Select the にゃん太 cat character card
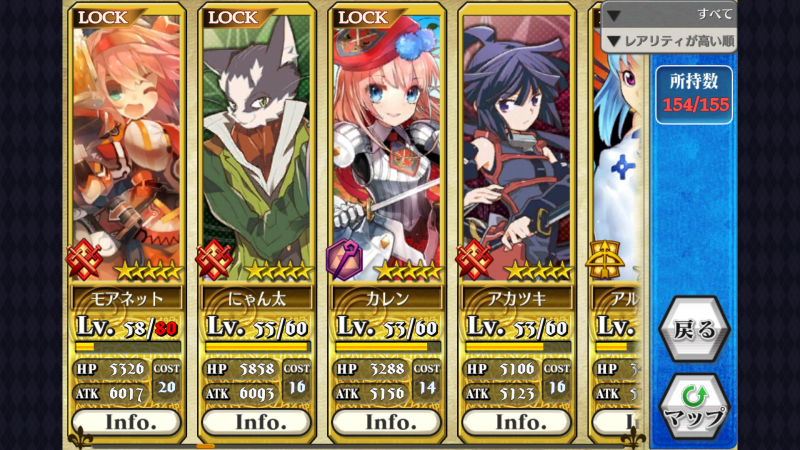Image resolution: width=800 pixels, height=450 pixels. [x=257, y=150]
